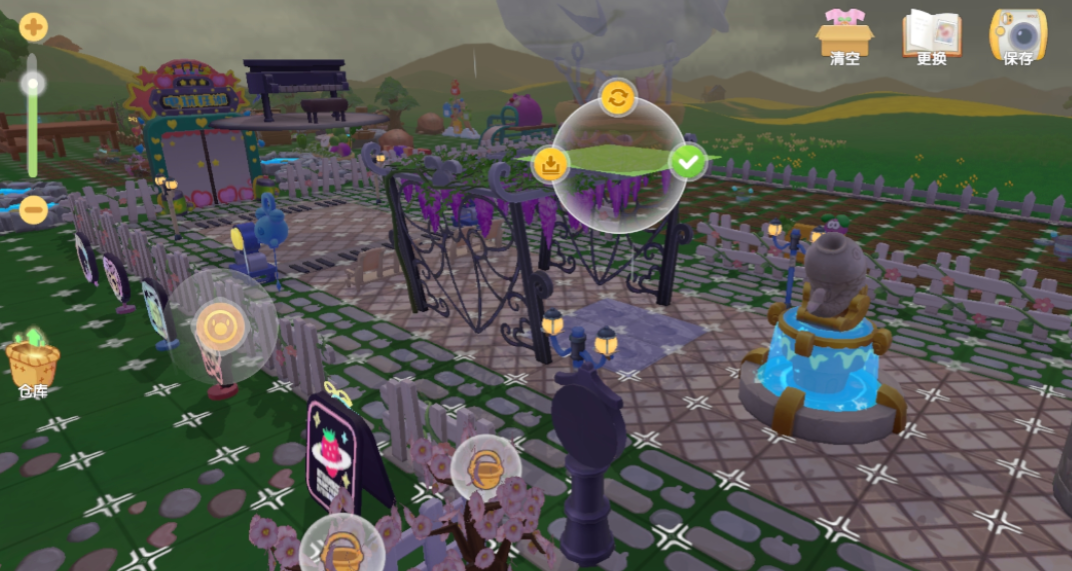1072x571 pixels.
Task: Open the 仓库 warehouse basket
Action: point(32,362)
